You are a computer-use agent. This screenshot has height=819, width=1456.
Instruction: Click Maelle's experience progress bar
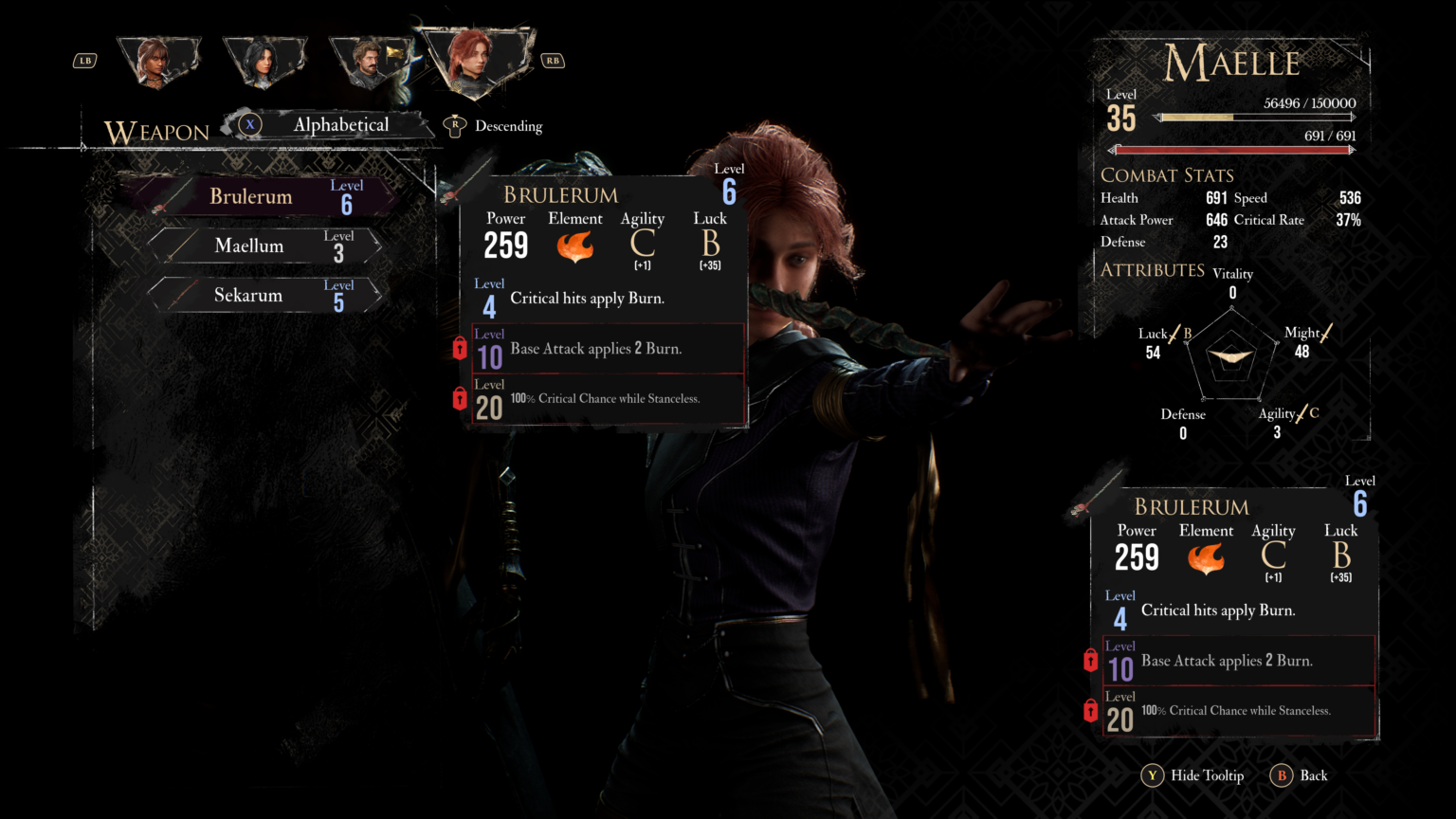click(1253, 118)
